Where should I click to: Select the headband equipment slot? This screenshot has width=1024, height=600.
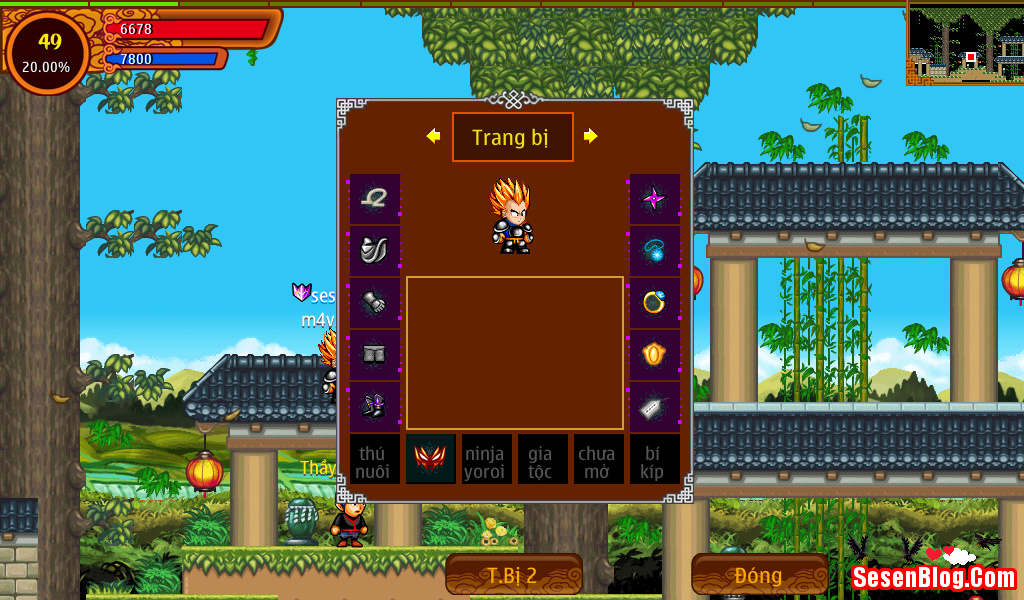pos(375,198)
